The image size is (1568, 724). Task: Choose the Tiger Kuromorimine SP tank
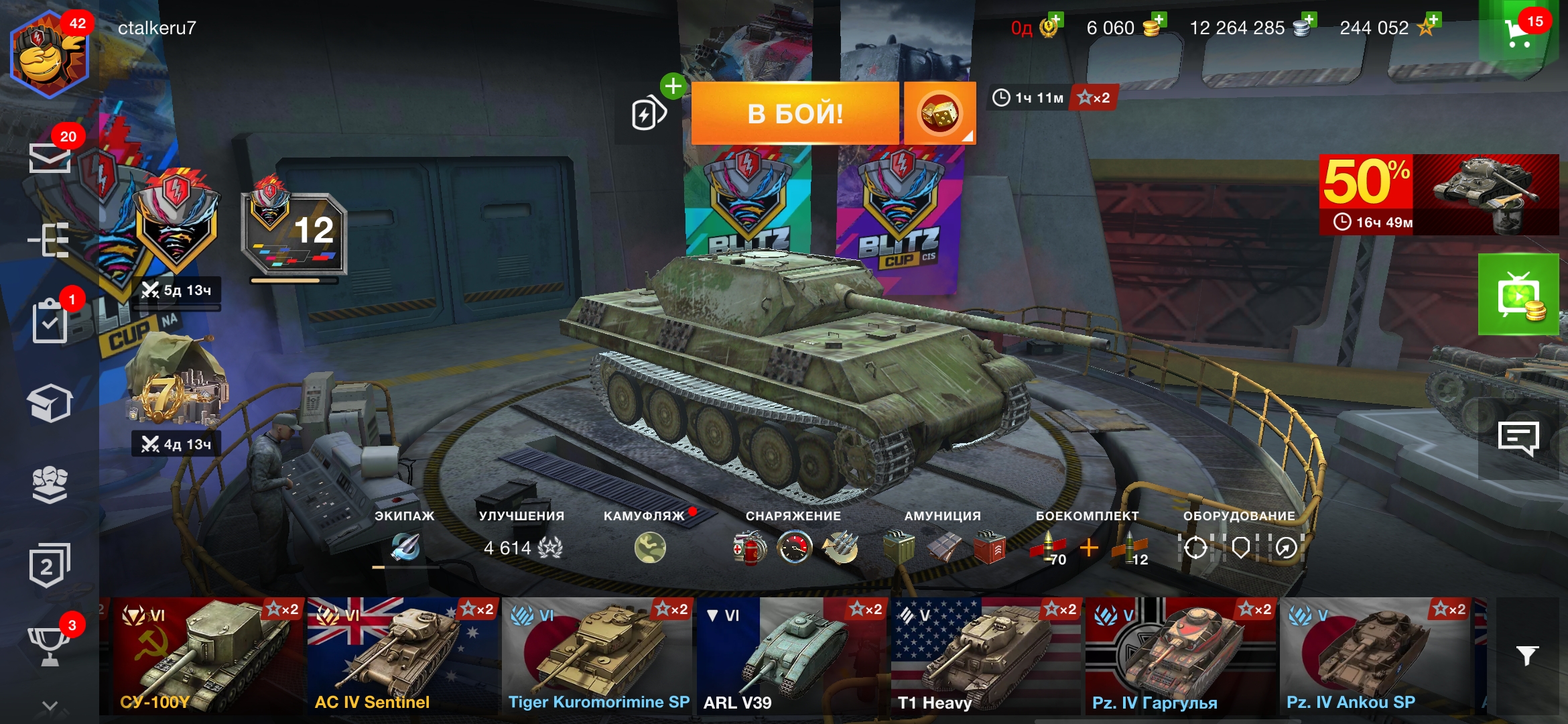pos(598,656)
